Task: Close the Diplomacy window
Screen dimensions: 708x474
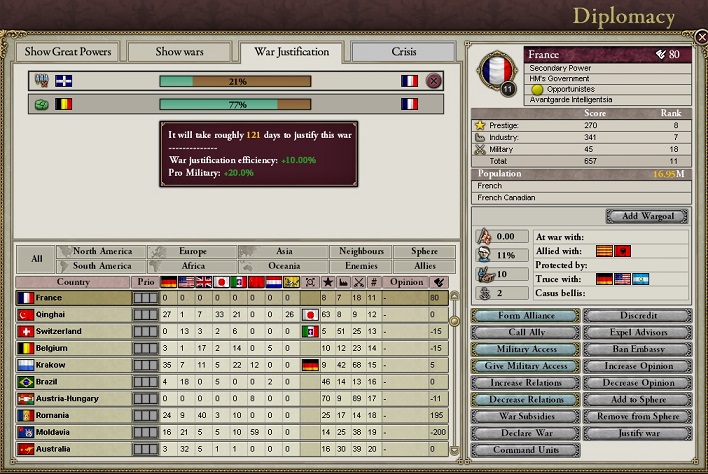Action: pyautogui.click(x=701, y=37)
